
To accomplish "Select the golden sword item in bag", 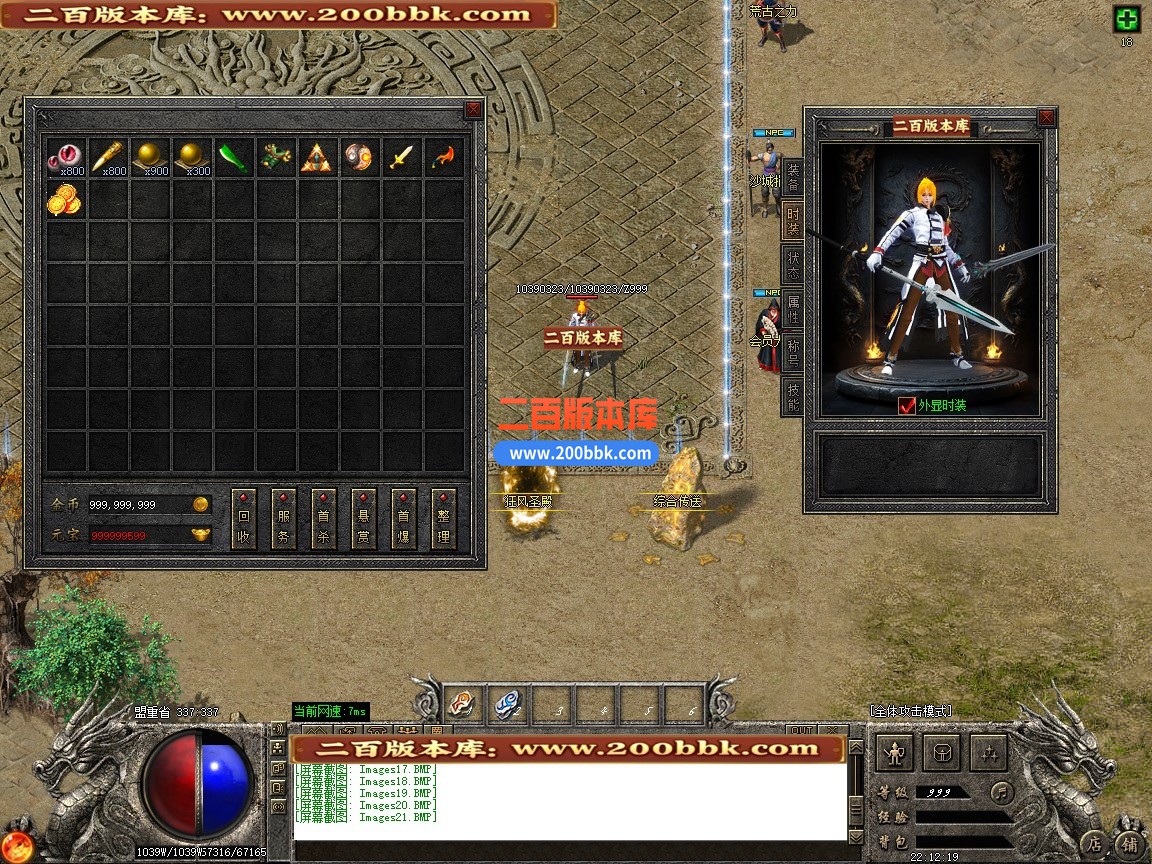I will (x=401, y=158).
